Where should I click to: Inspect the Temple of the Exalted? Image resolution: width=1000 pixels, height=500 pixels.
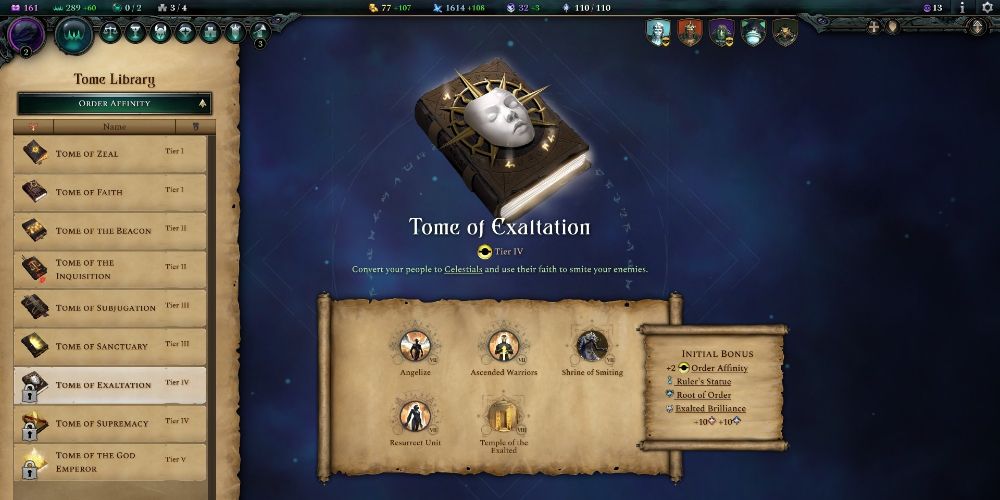coord(502,416)
